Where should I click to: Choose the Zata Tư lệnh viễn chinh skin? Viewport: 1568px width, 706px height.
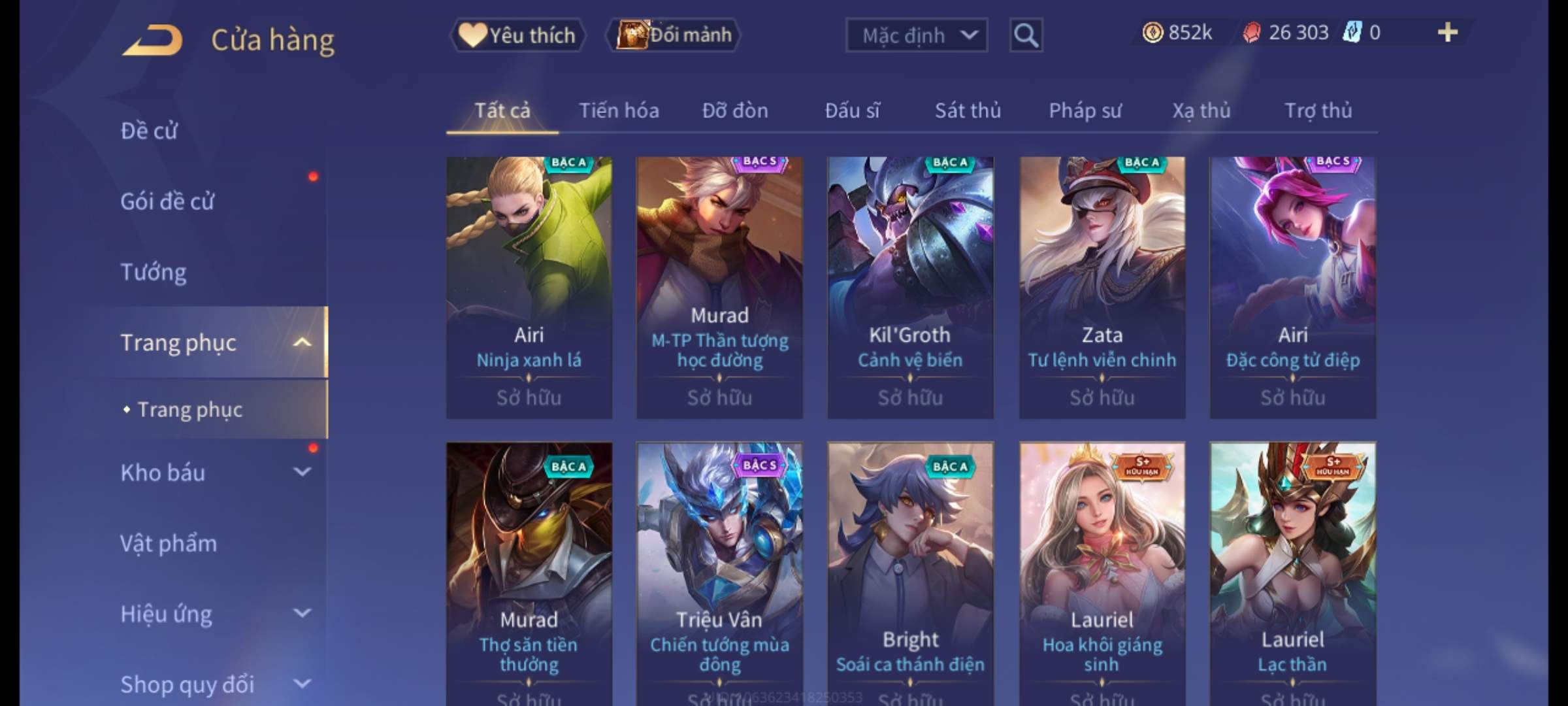tap(1102, 288)
